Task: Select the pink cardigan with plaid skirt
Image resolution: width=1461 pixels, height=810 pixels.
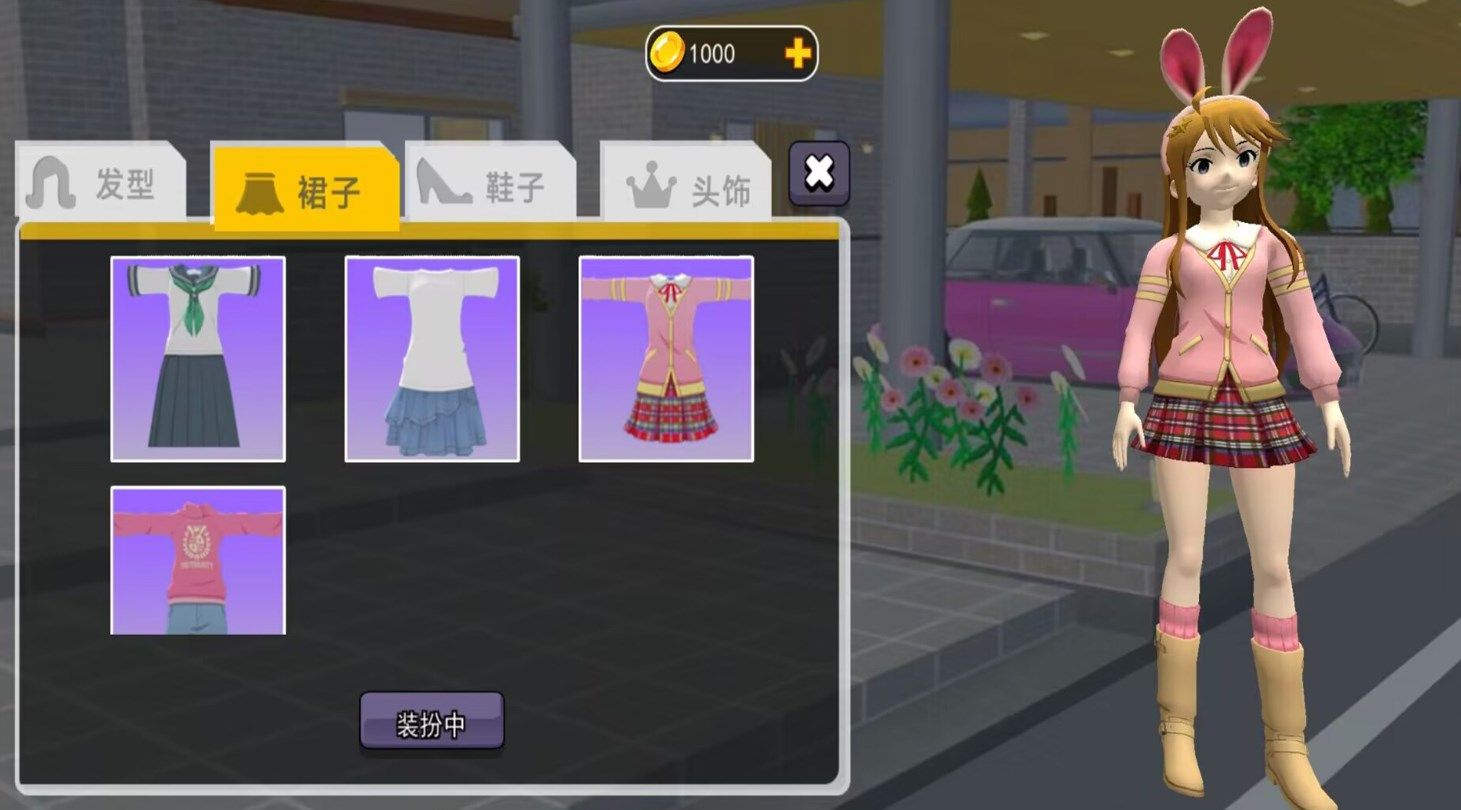Action: pos(666,359)
